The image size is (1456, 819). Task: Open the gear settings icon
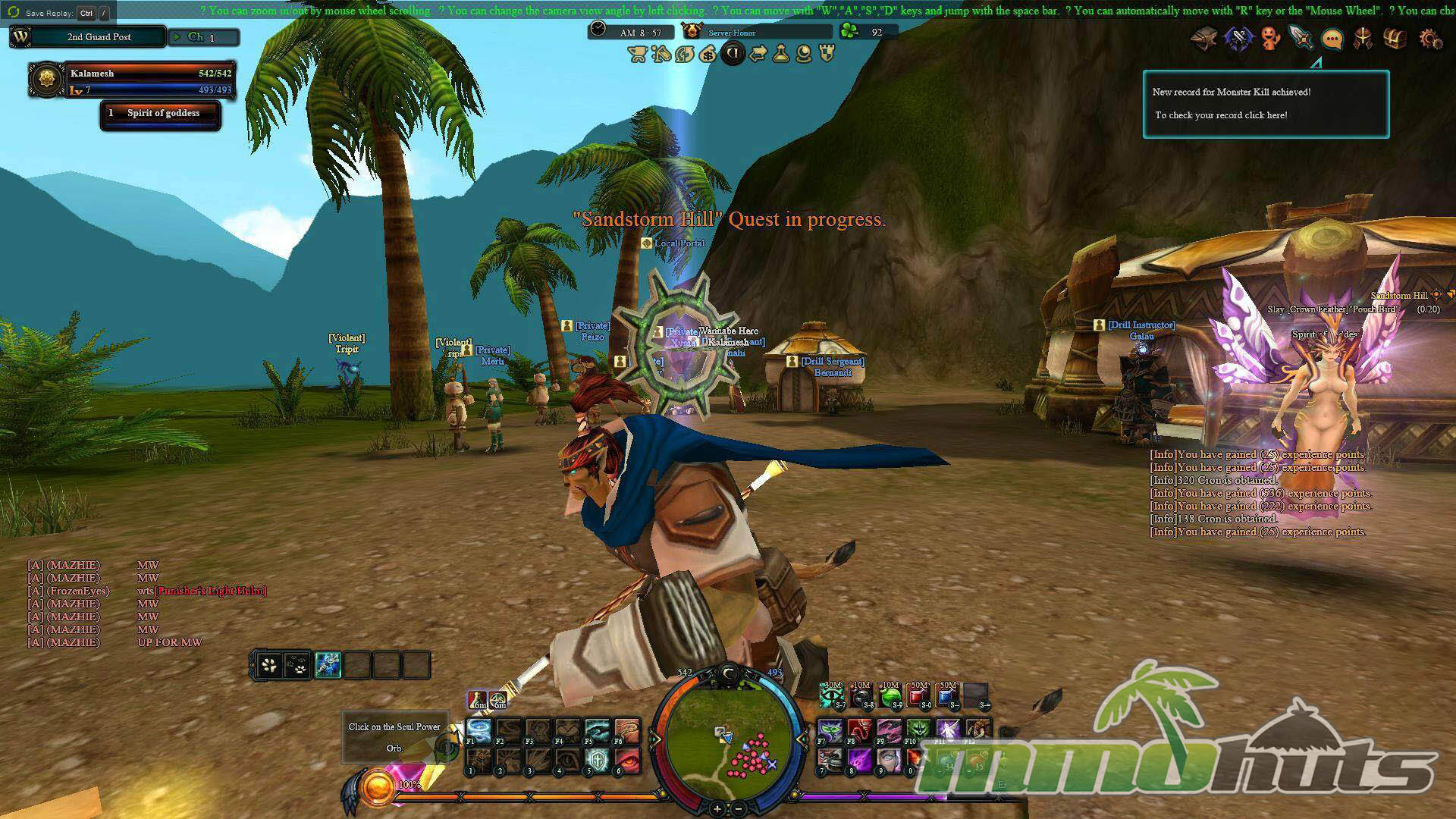click(1430, 39)
